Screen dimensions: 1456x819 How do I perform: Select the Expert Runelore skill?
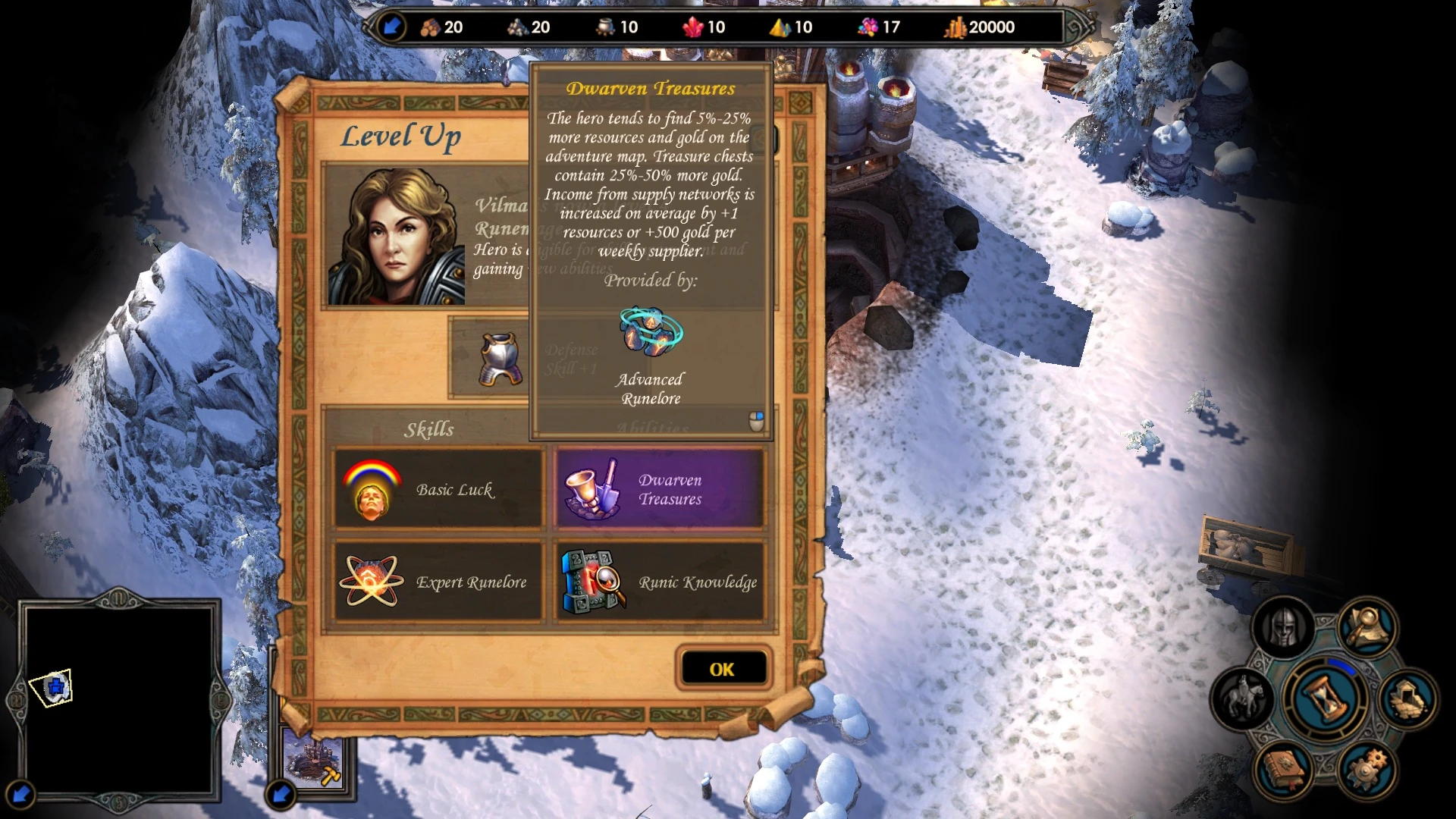(438, 582)
